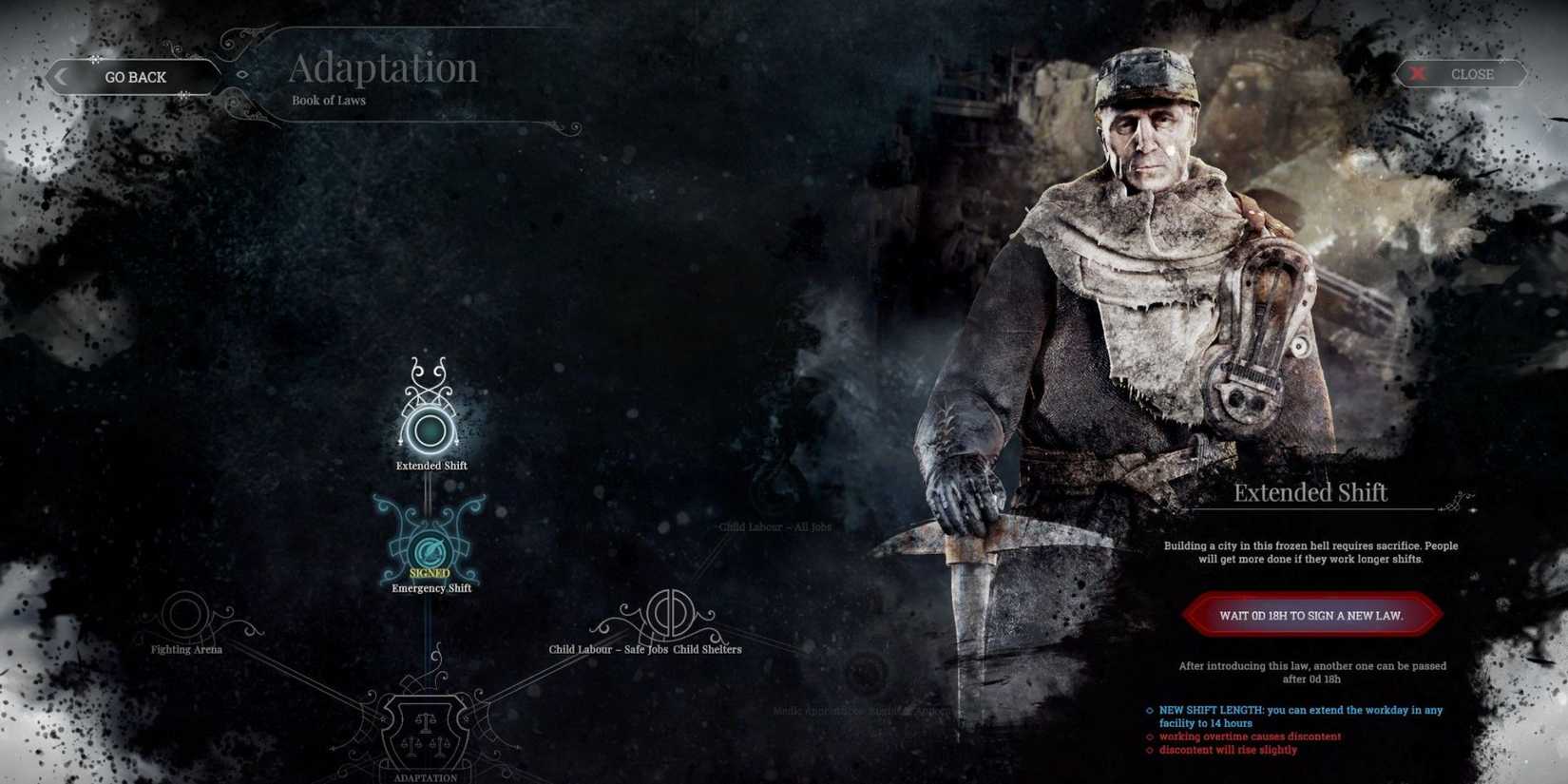This screenshot has width=1568, height=784.
Task: Click WAIT 0D 18H TO SIGN A NEW LAW
Action: 1310,615
